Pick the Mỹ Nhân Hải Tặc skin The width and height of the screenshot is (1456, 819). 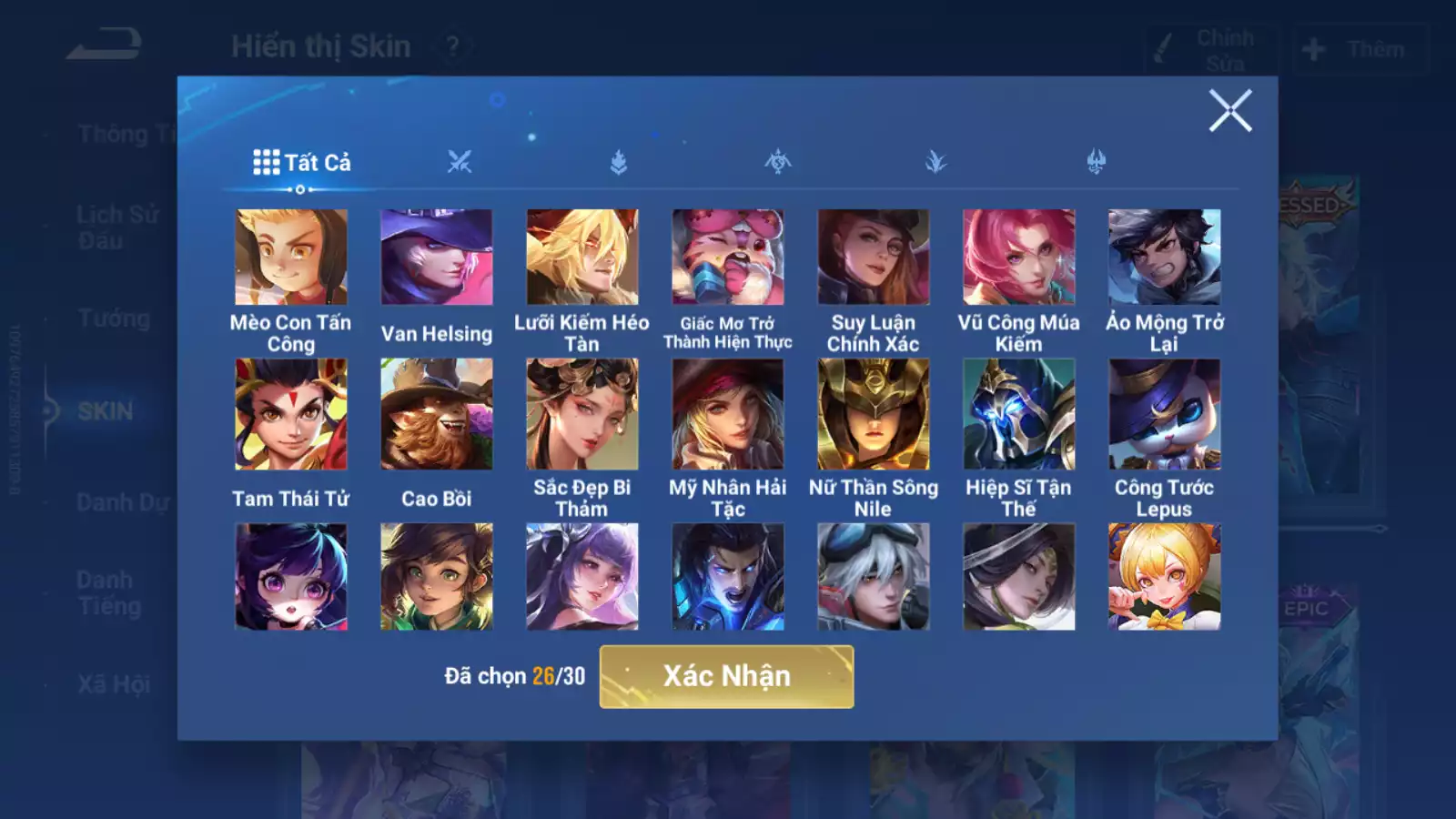728,414
